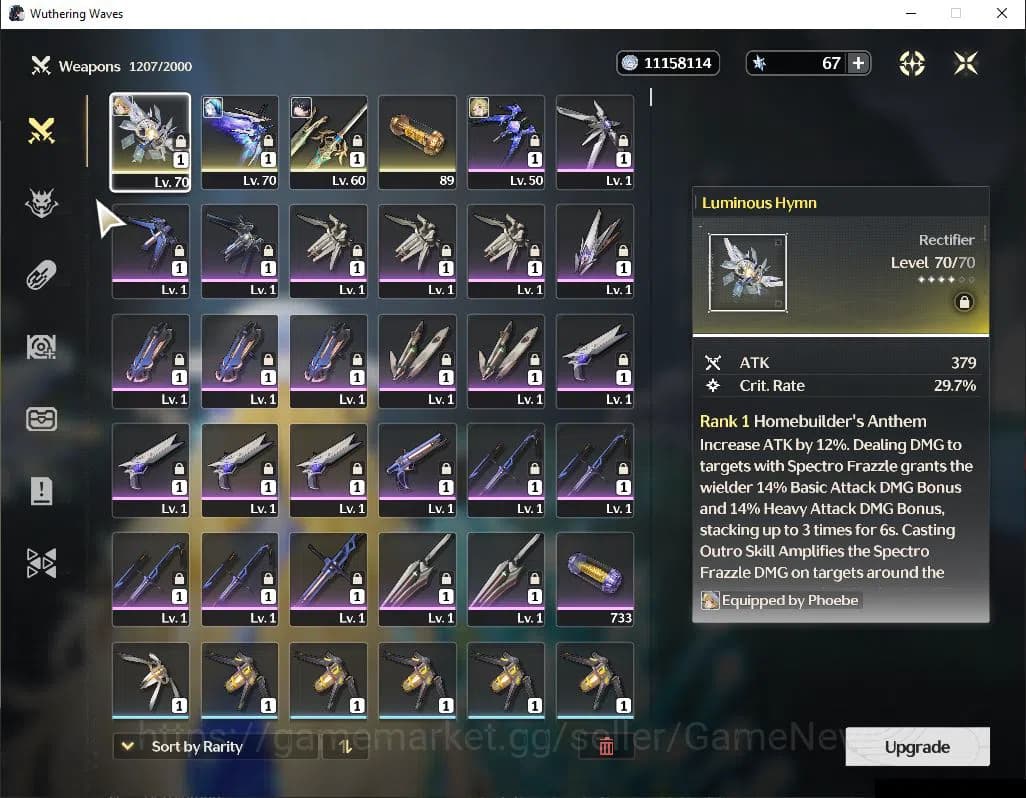Viewport: 1026px width, 798px height.
Task: Close the inventory with the X icon
Action: tap(965, 63)
